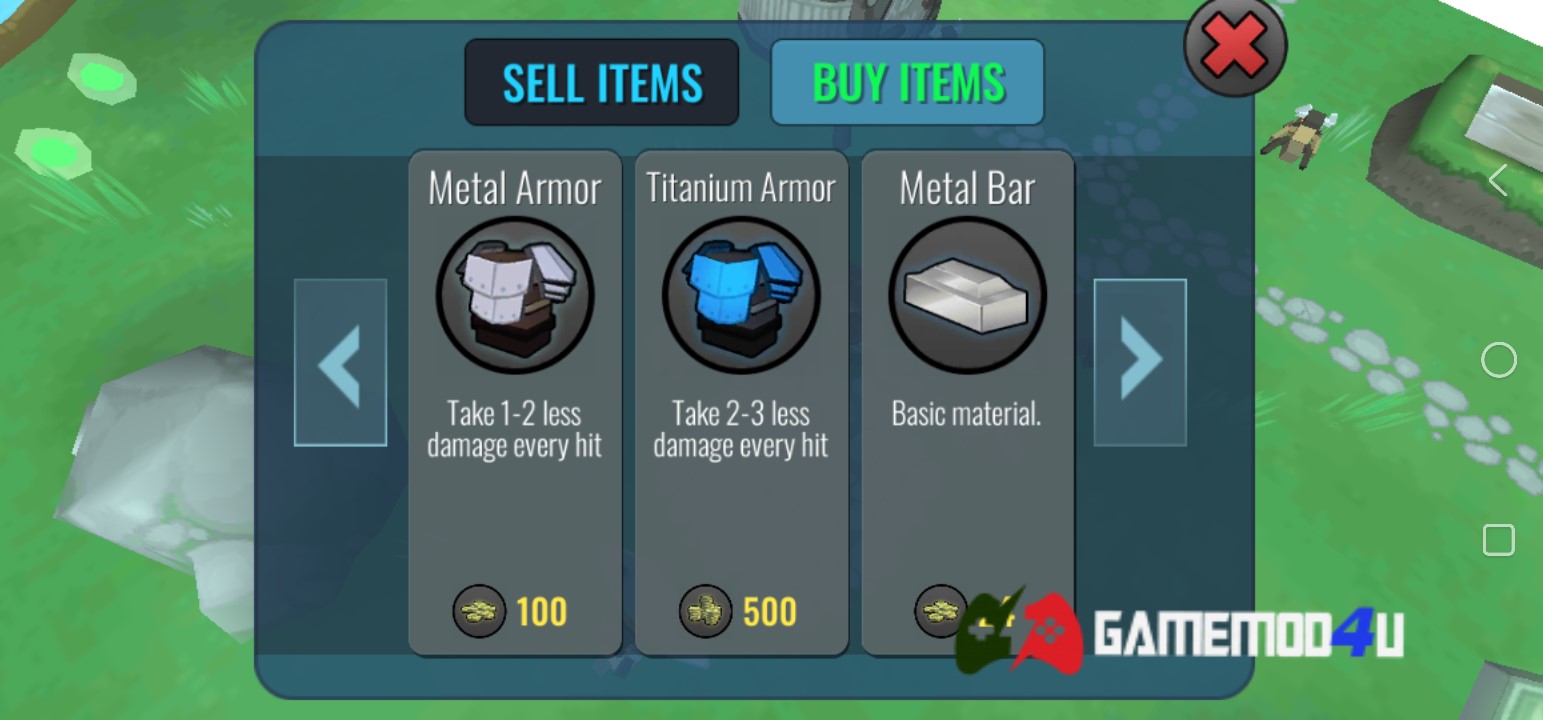Click the Metal Bar ingot icon
This screenshot has height=720, width=1543.
[967, 293]
